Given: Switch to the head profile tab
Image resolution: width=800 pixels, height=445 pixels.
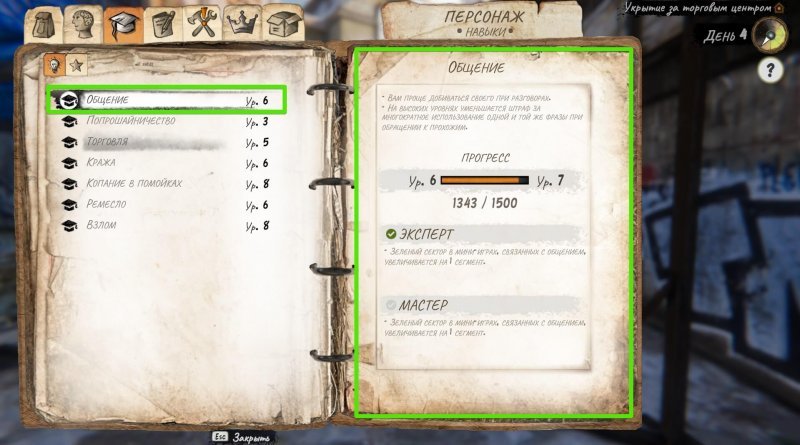Looking at the screenshot, I should [82, 22].
